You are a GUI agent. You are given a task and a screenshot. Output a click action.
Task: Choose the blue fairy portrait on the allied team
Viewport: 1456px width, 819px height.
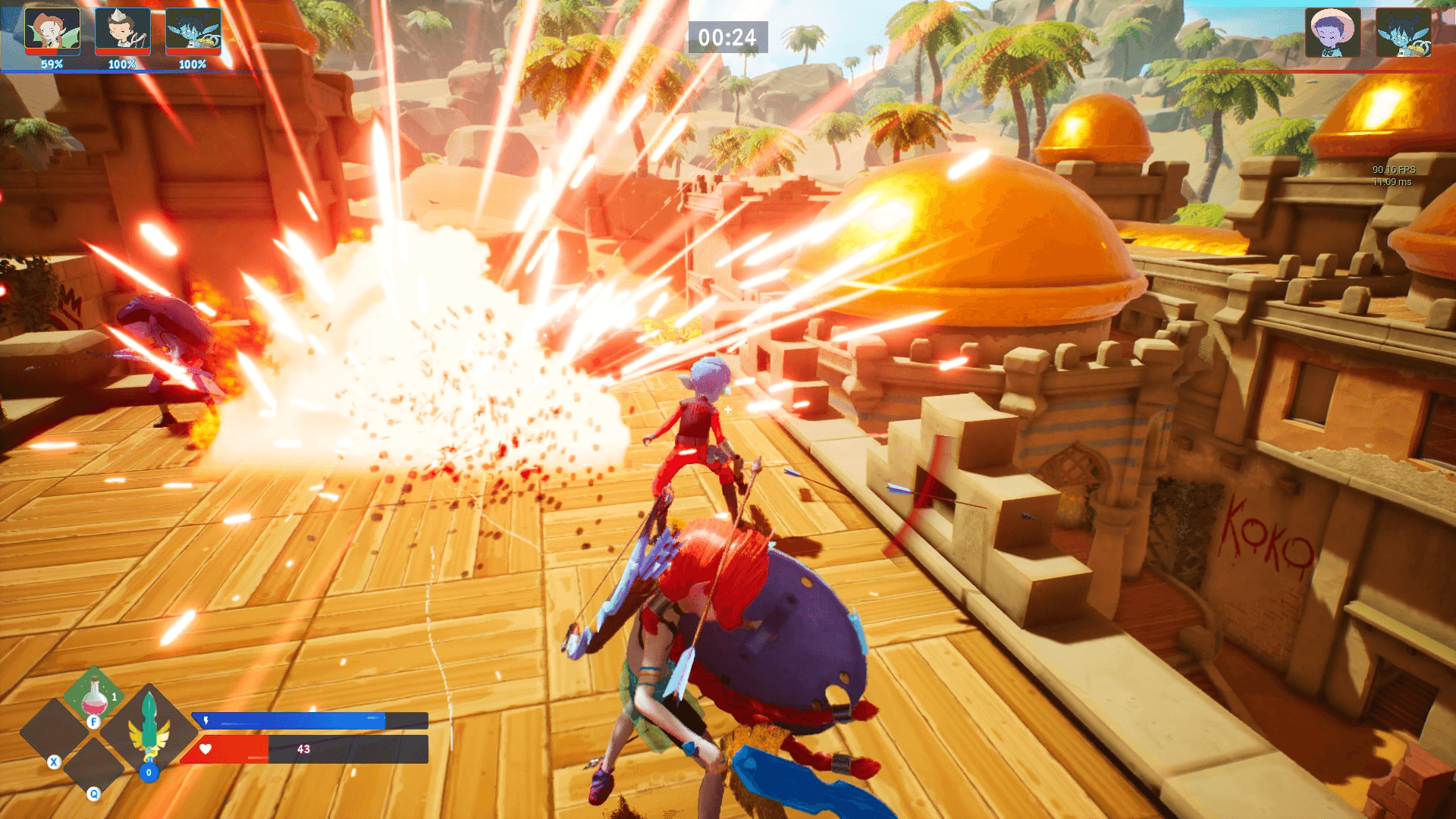193,31
